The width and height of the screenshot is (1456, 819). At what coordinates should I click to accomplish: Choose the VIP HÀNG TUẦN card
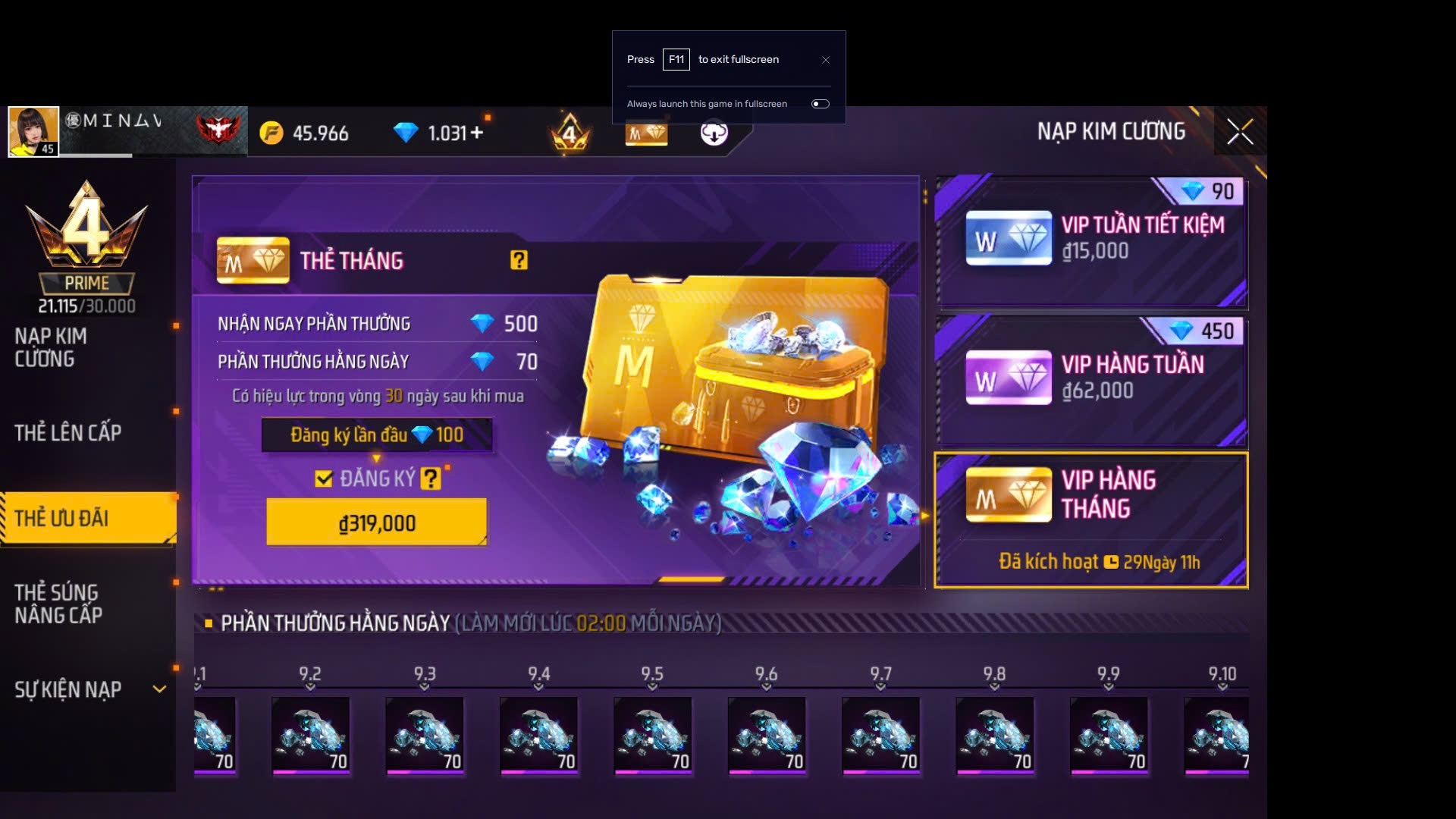coord(1092,379)
